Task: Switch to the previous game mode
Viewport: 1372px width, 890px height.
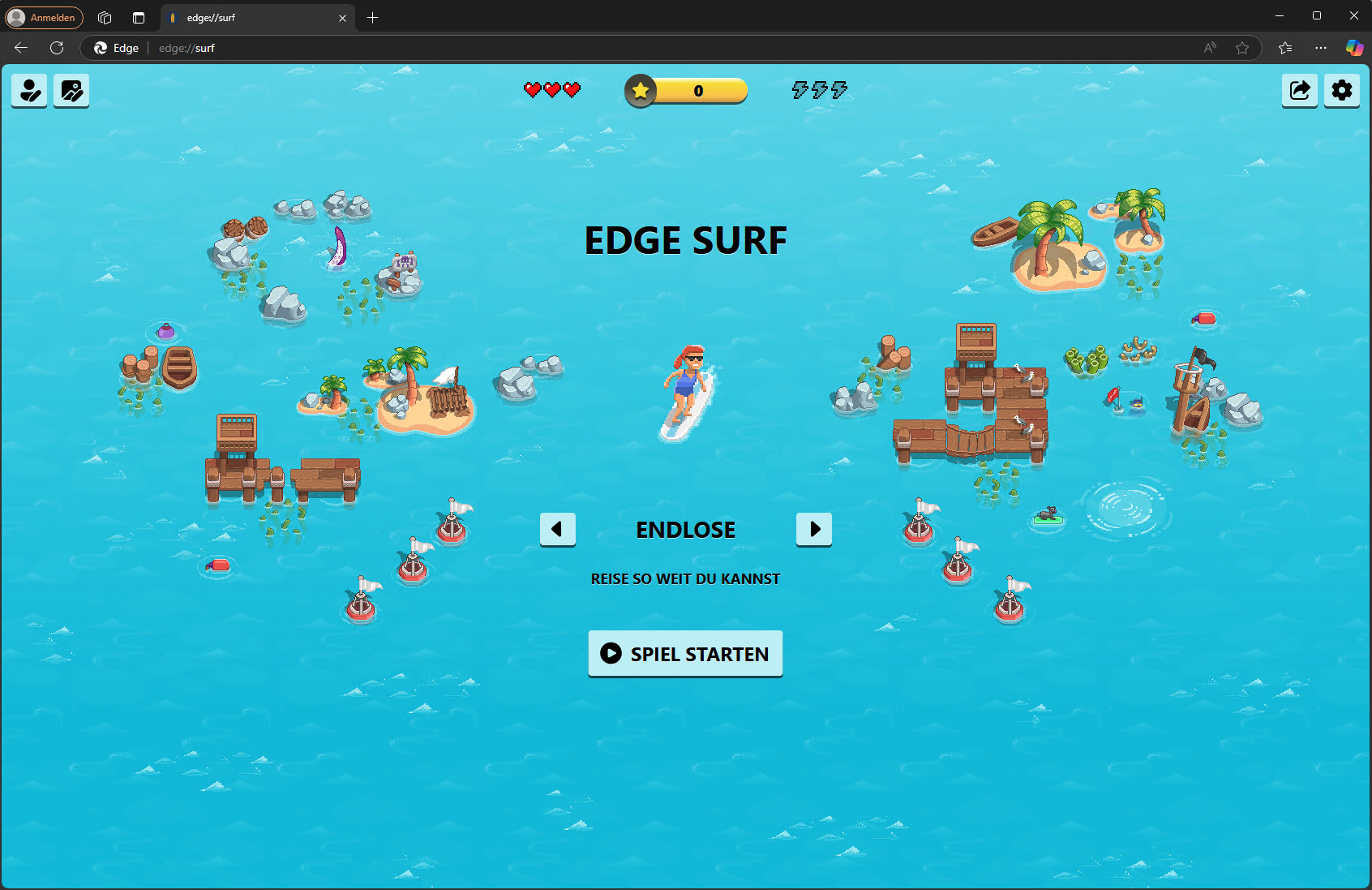Action: [557, 529]
